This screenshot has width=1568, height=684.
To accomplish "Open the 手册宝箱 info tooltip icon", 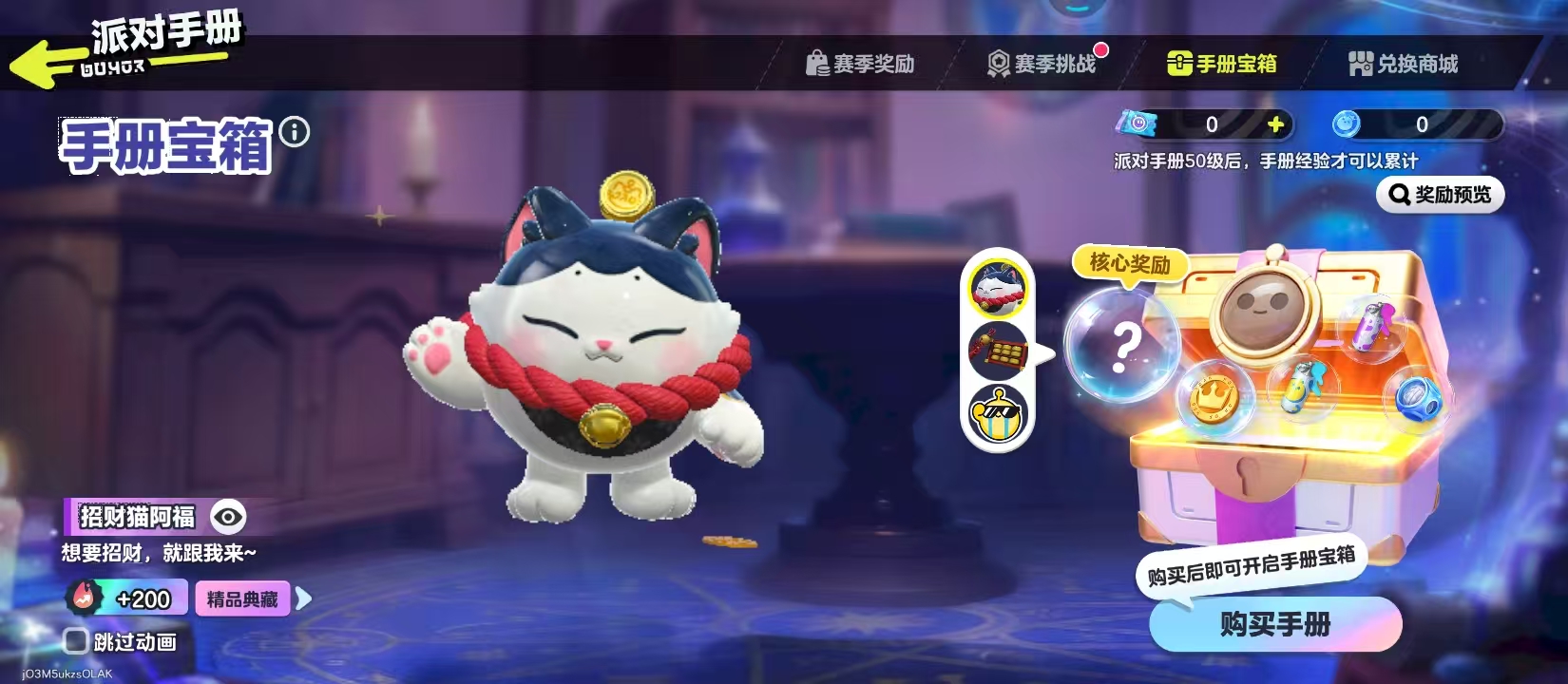I will (296, 133).
